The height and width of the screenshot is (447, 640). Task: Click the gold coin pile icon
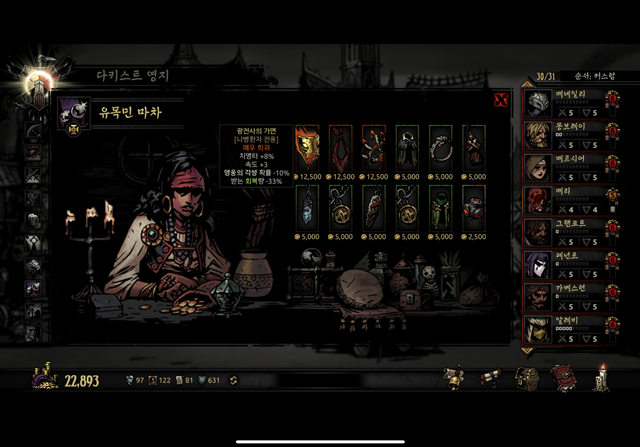pyautogui.click(x=44, y=379)
